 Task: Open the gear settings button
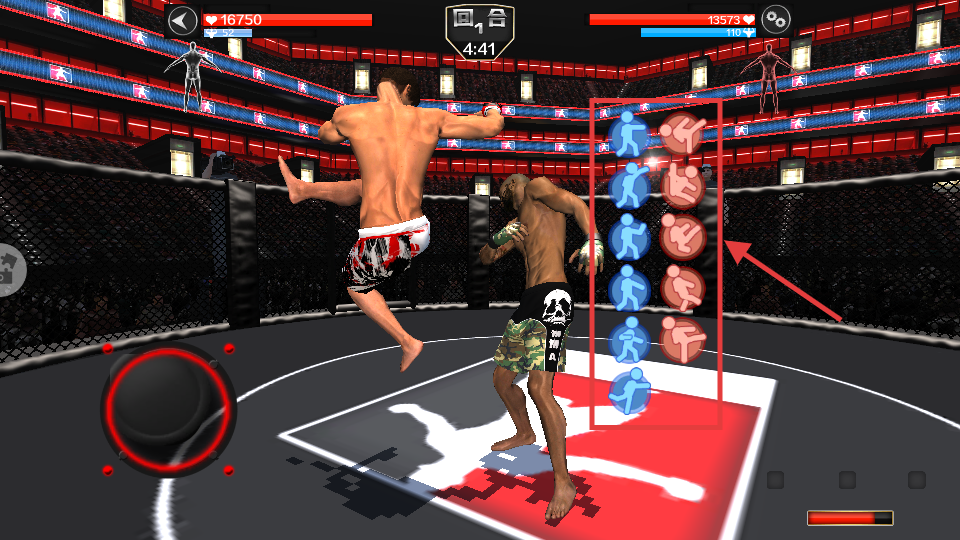pos(776,19)
